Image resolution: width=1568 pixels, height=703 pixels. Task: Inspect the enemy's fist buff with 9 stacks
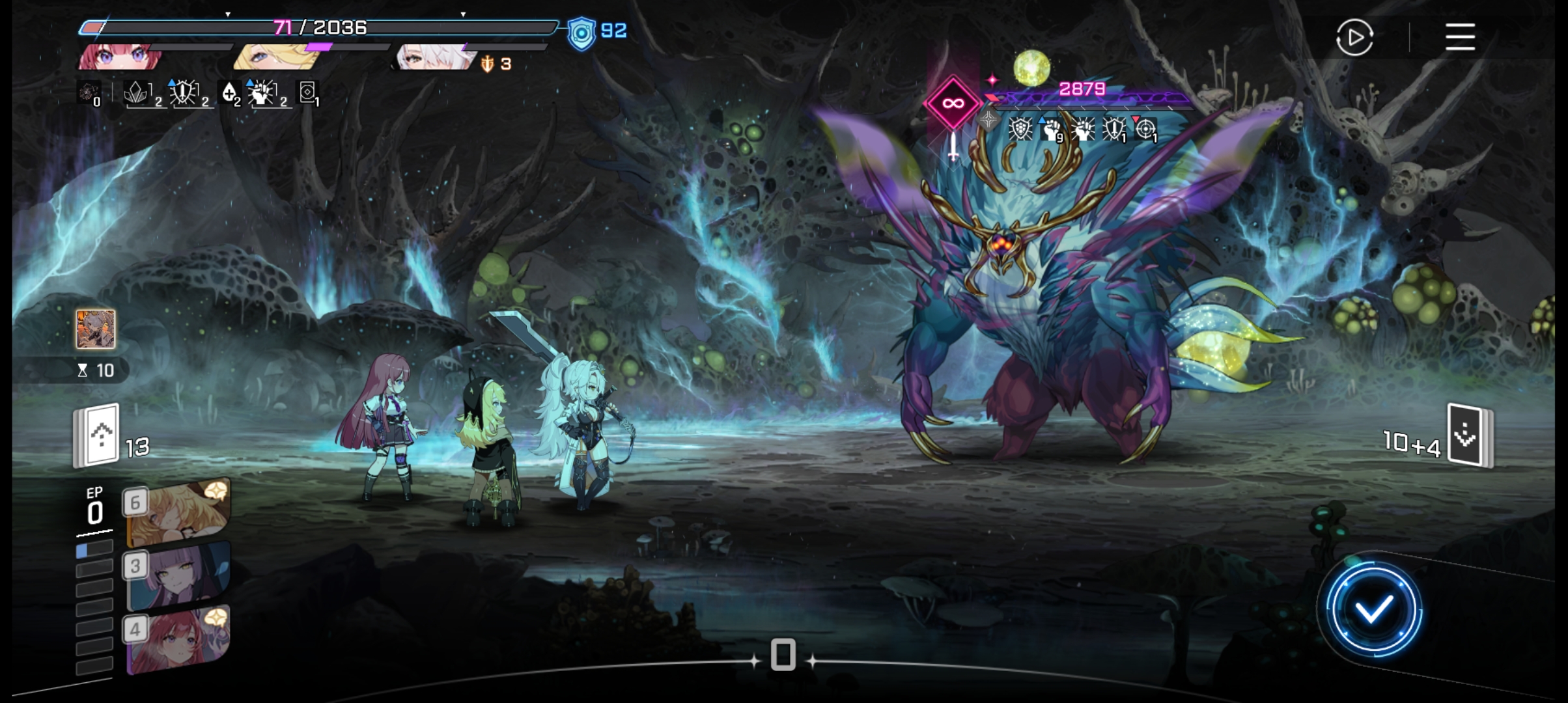pos(1051,129)
